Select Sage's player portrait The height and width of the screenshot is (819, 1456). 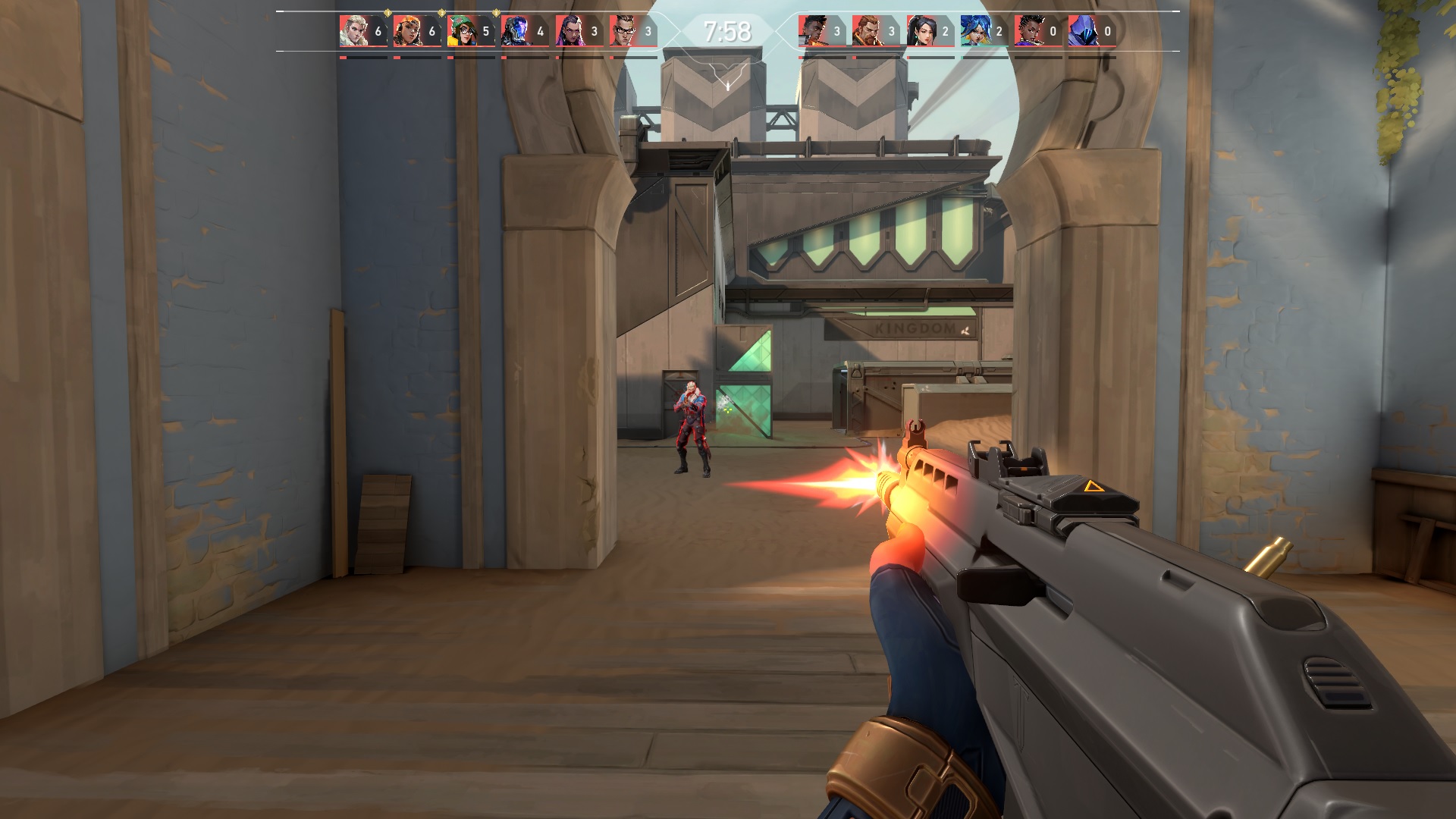921,31
